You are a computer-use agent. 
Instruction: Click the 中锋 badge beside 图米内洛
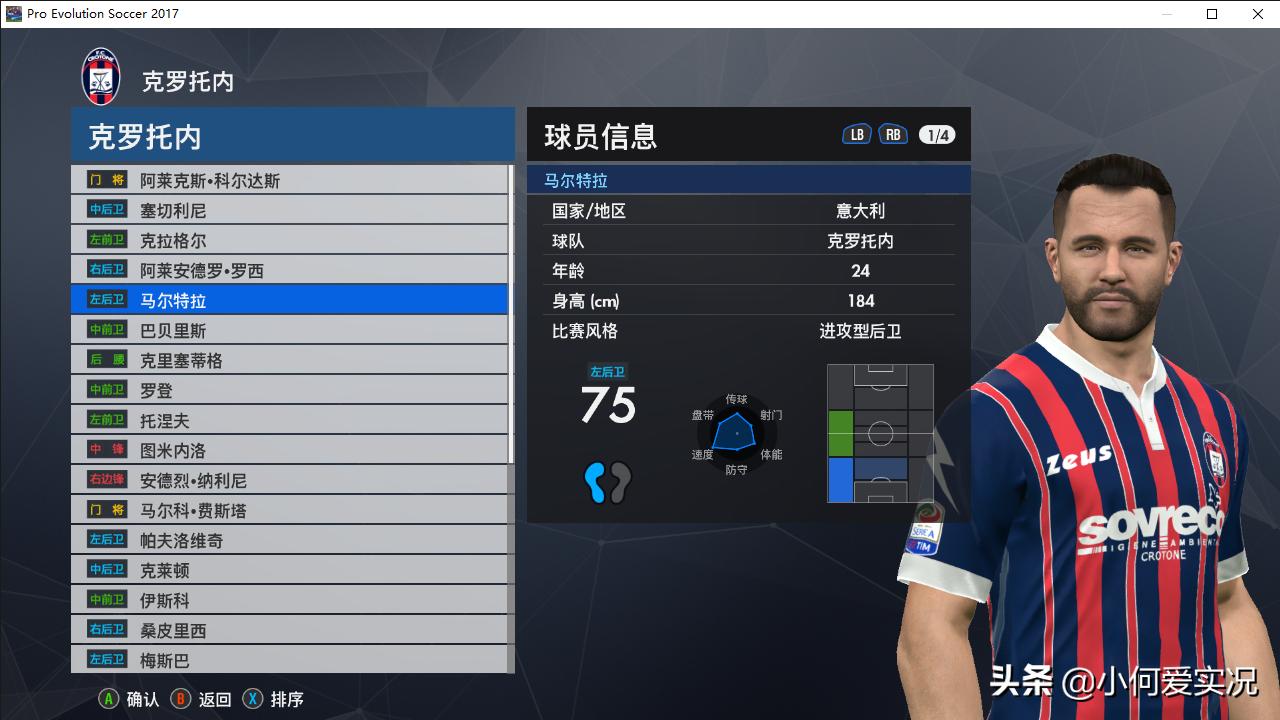[105, 448]
